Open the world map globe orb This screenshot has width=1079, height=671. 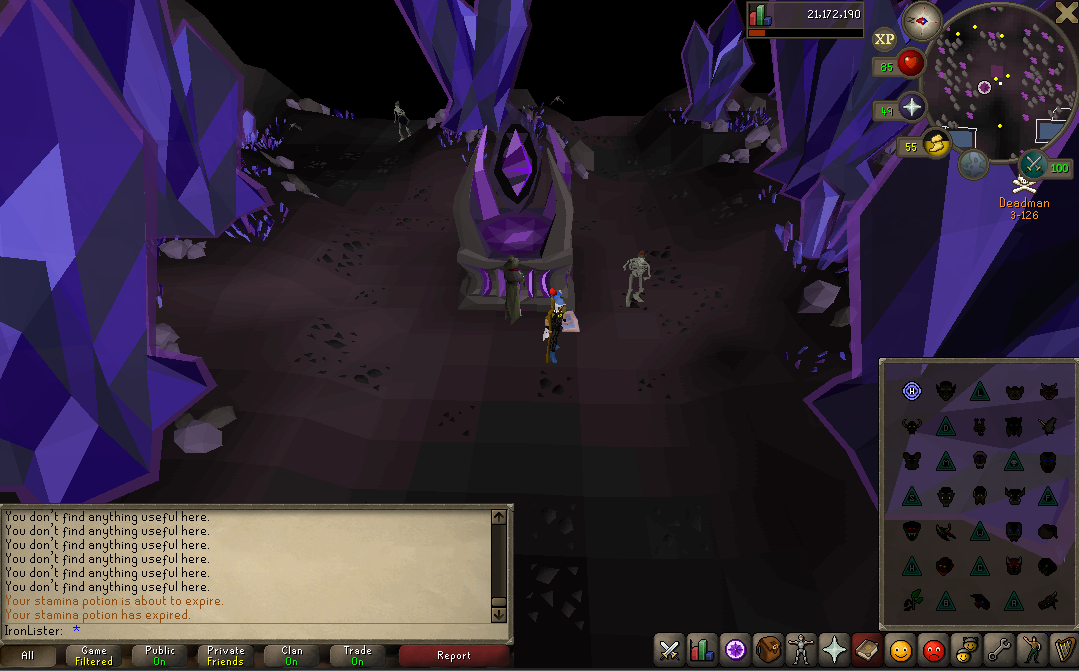point(973,164)
